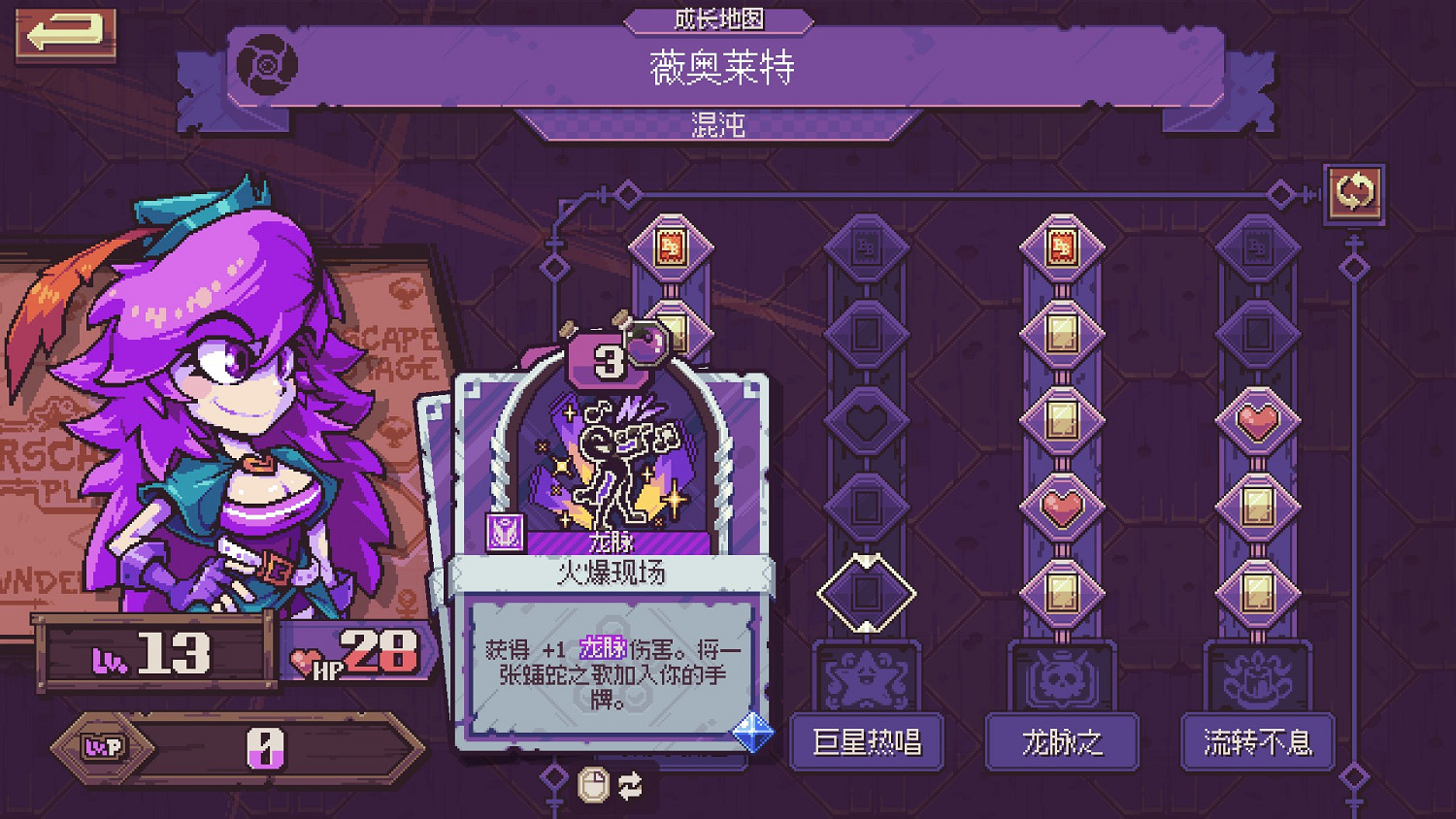Screen dimensions: 1456x819
Task: Click the 流转不息 button at the bottom
Action: pos(1257,743)
